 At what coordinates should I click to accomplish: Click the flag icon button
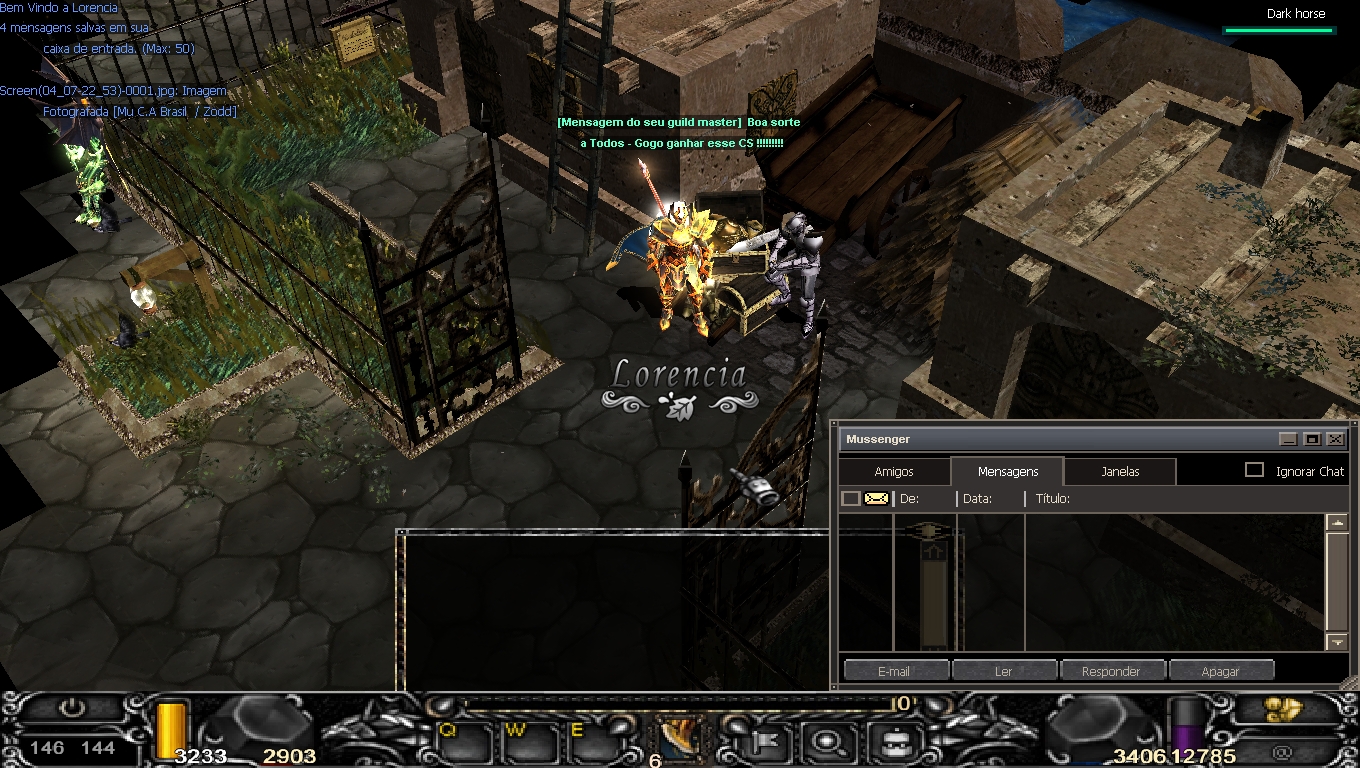click(x=768, y=742)
